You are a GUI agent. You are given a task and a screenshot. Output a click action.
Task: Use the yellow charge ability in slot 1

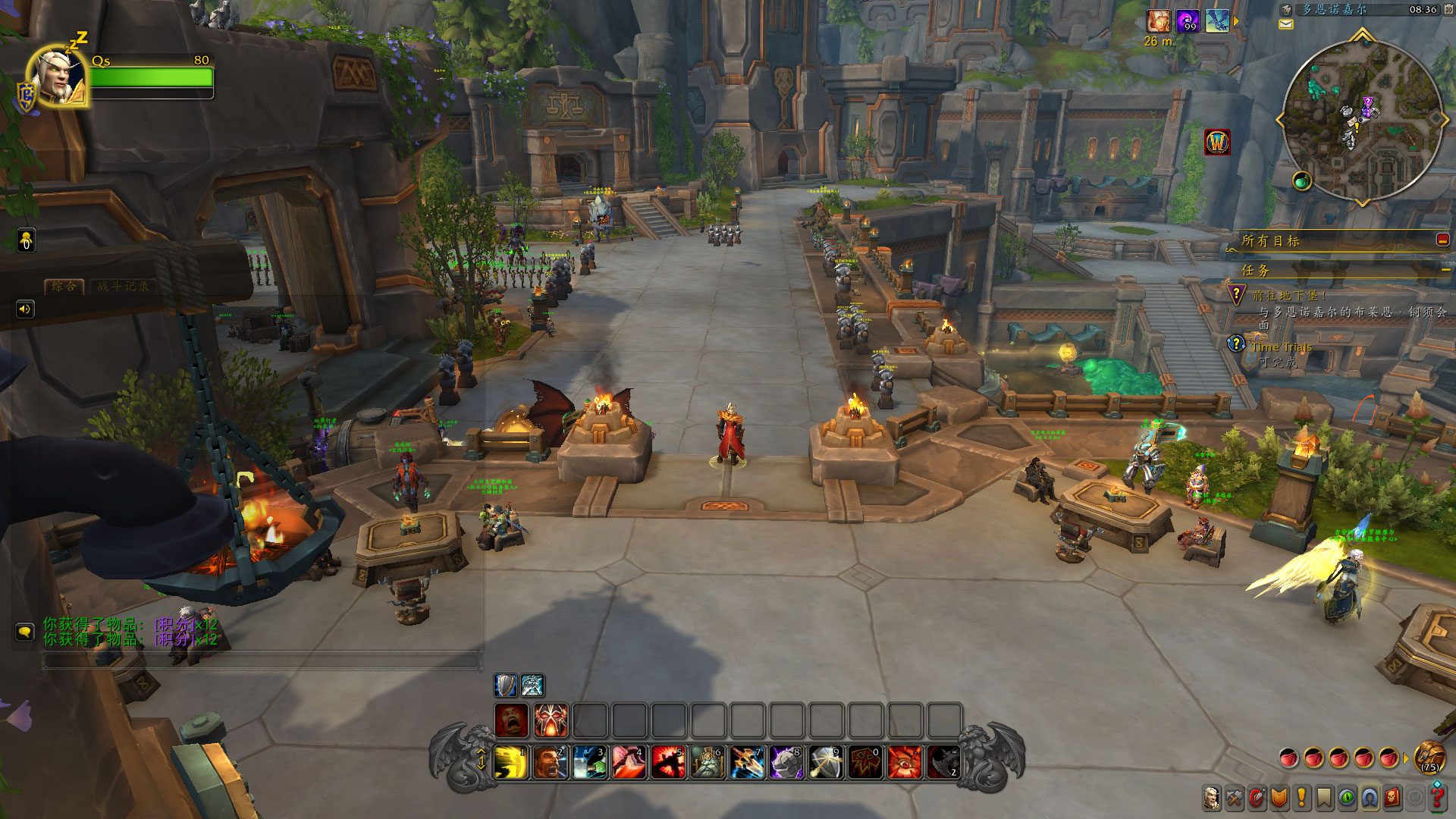(512, 762)
